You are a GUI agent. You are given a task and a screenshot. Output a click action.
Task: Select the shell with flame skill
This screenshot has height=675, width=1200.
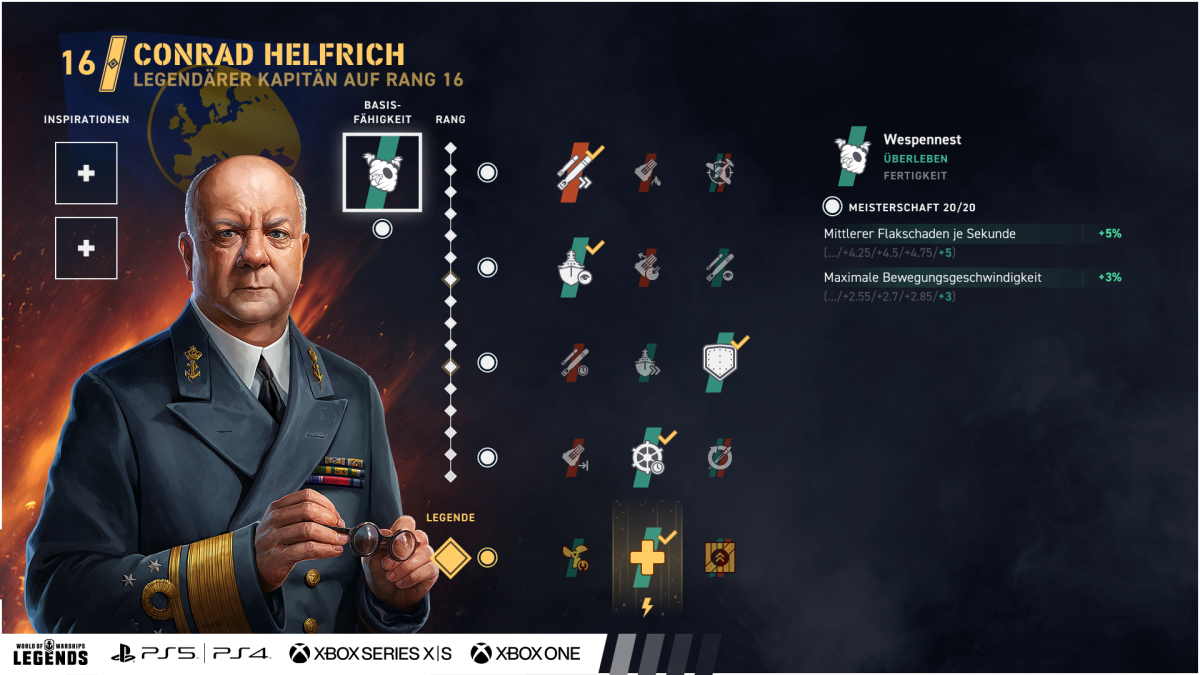(x=647, y=172)
